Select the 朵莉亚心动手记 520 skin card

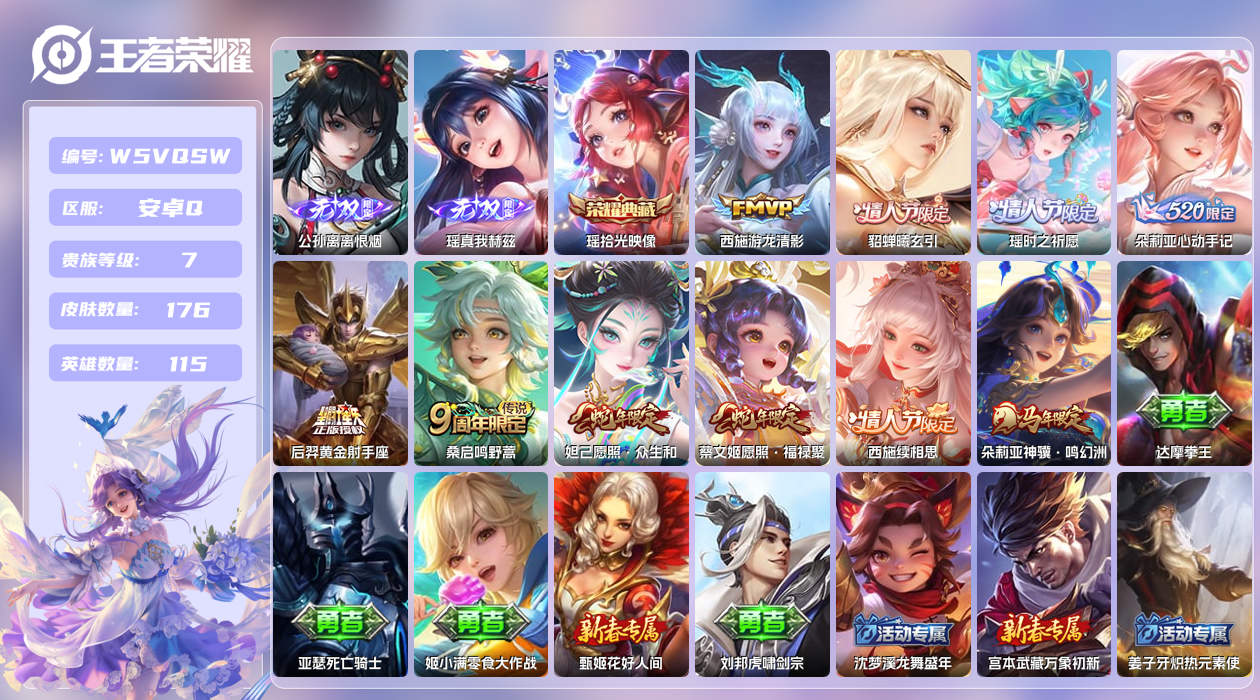pos(1184,152)
